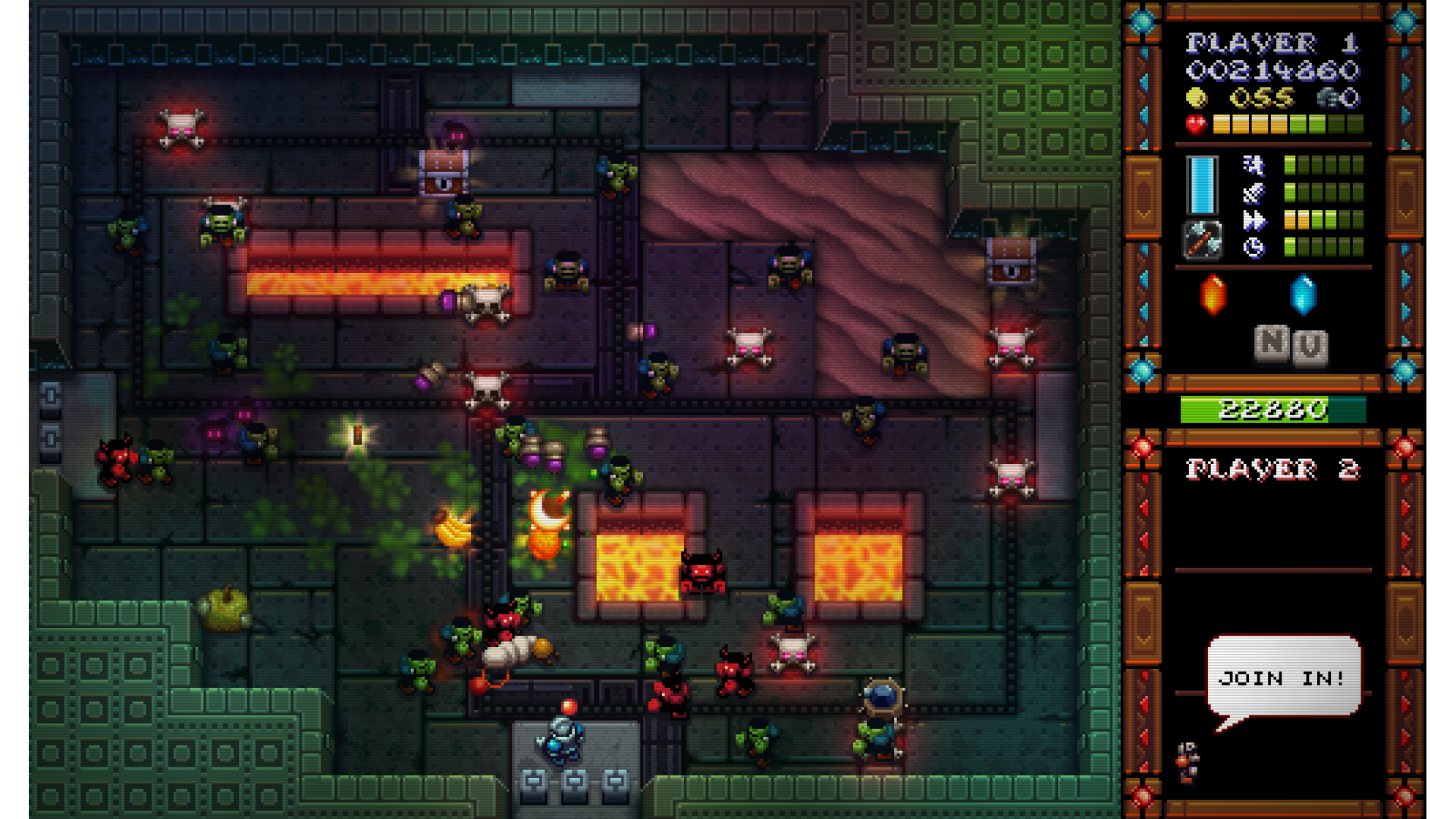Click the double-arrow speed stat icon
The height and width of the screenshot is (819, 1456).
tap(1254, 220)
